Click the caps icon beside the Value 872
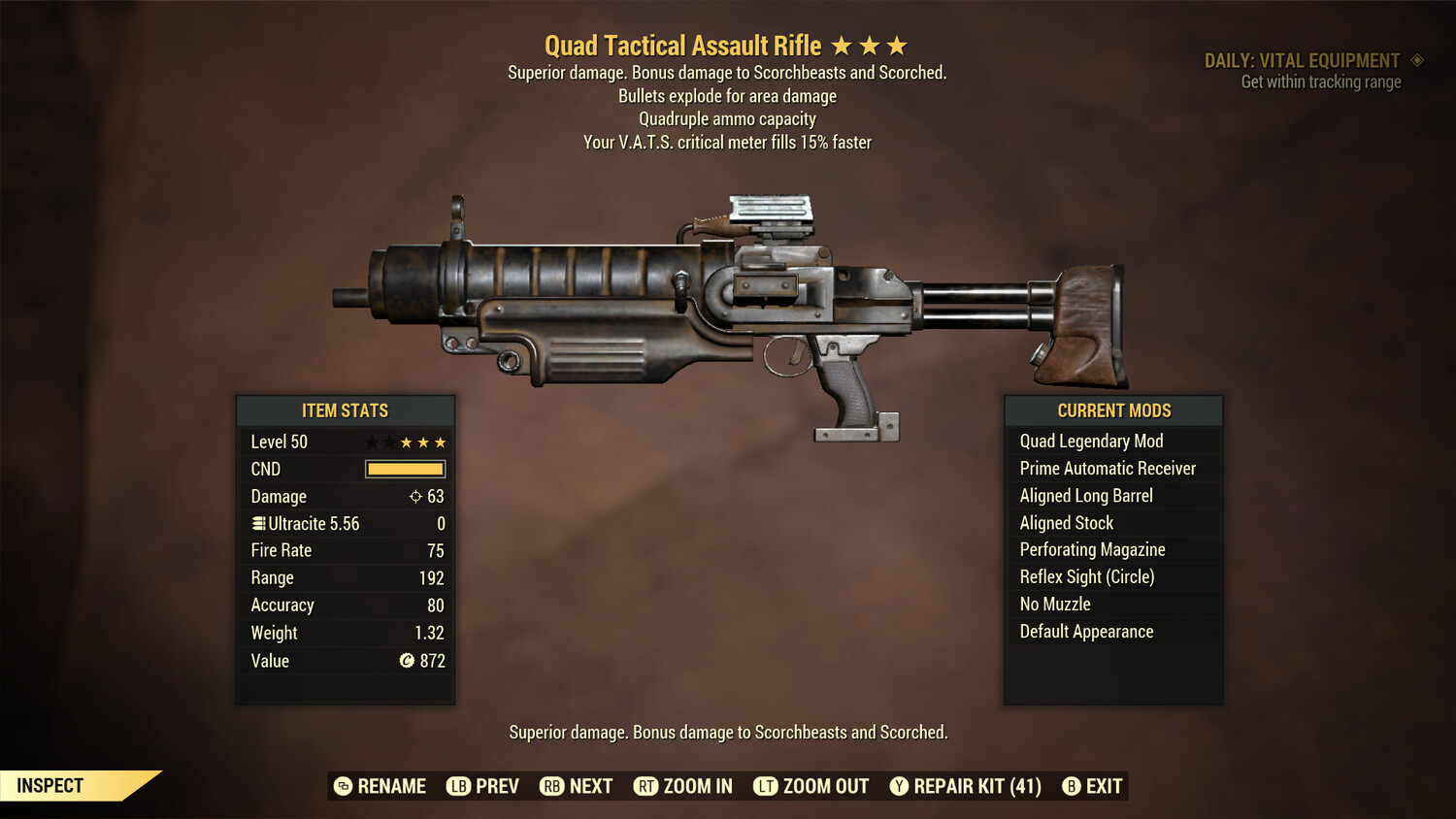Viewport: 1456px width, 819px height. pyautogui.click(x=407, y=661)
